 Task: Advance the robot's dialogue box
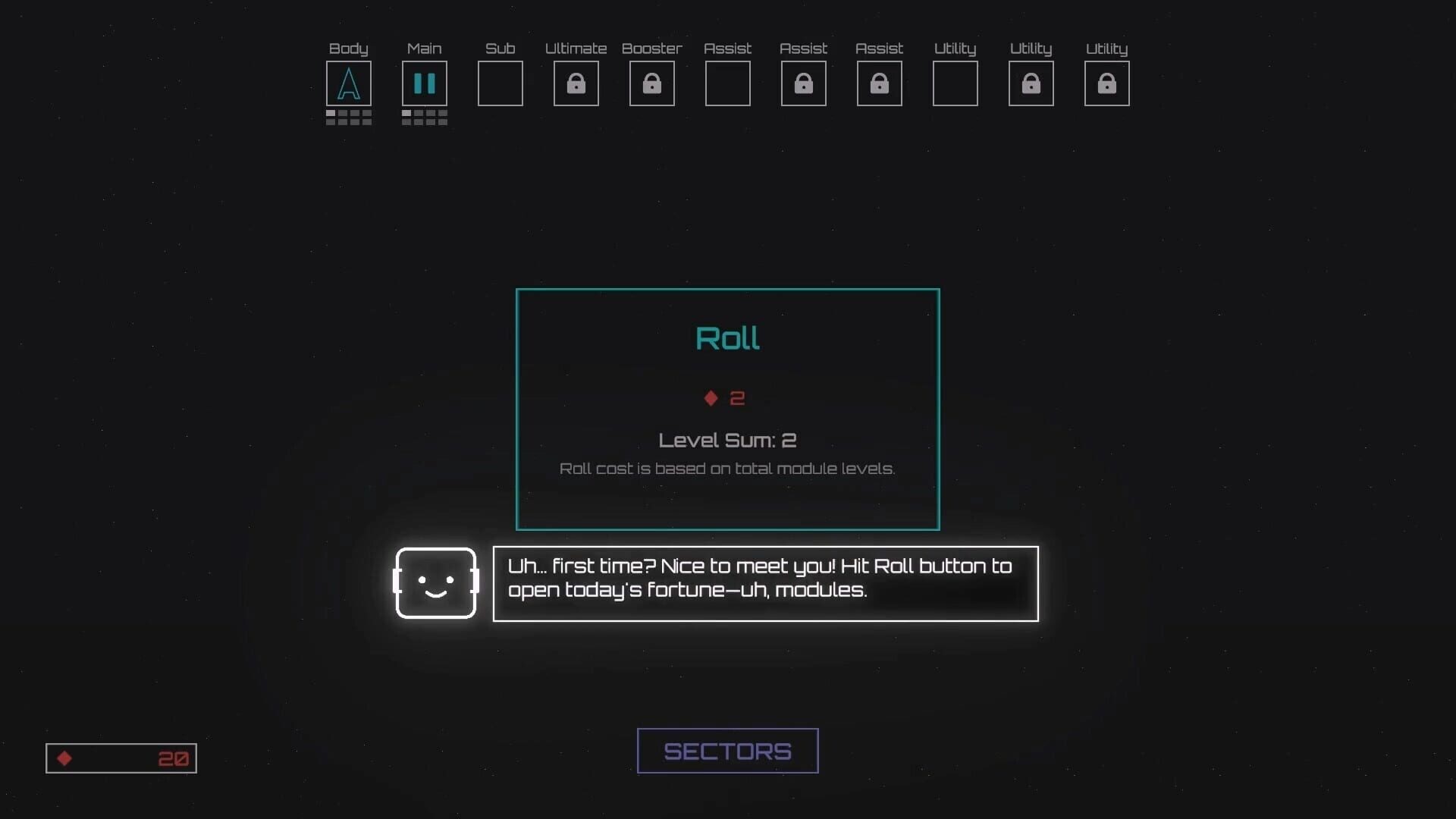tap(765, 584)
